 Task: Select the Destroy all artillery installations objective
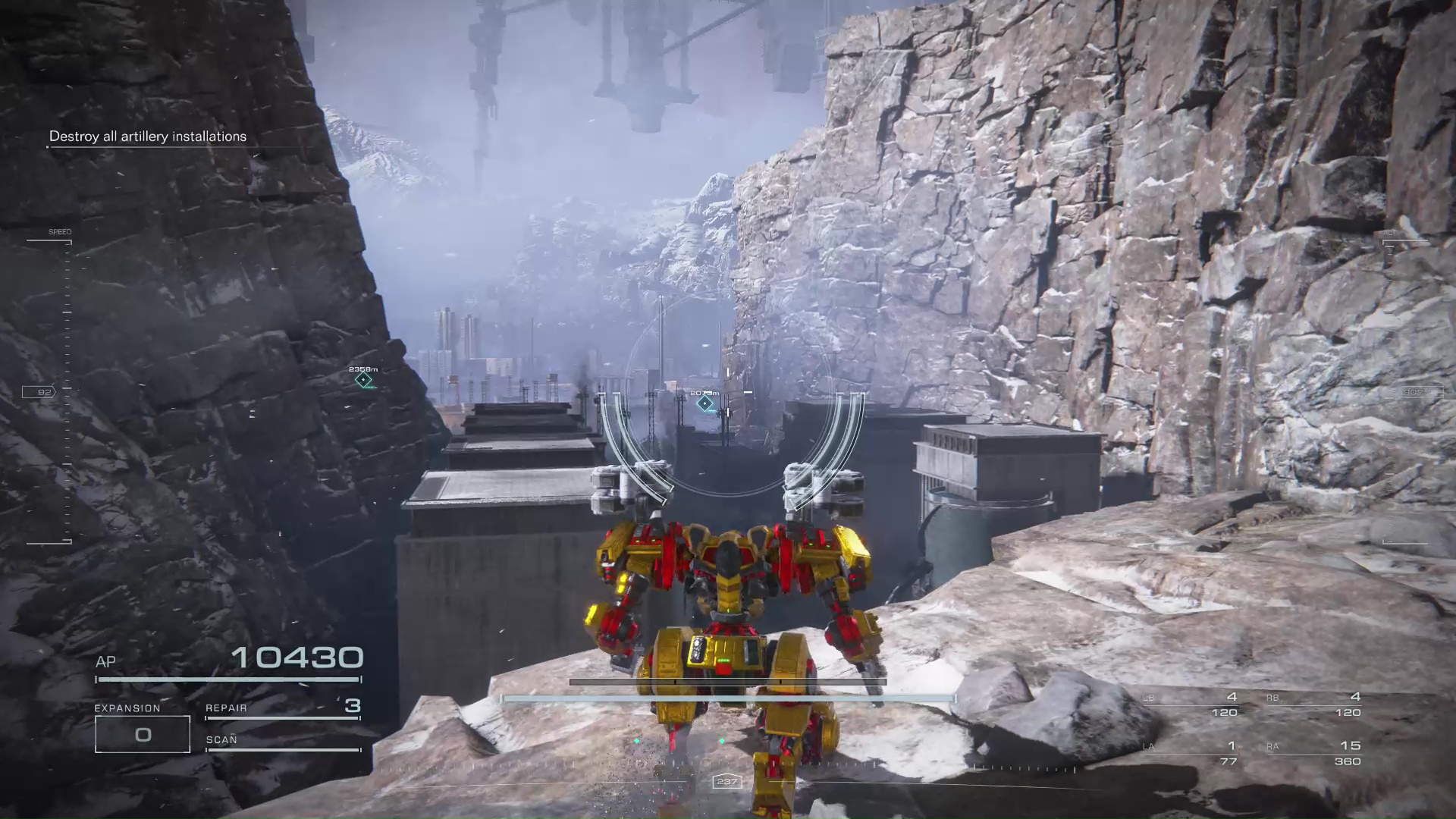pyautogui.click(x=148, y=136)
